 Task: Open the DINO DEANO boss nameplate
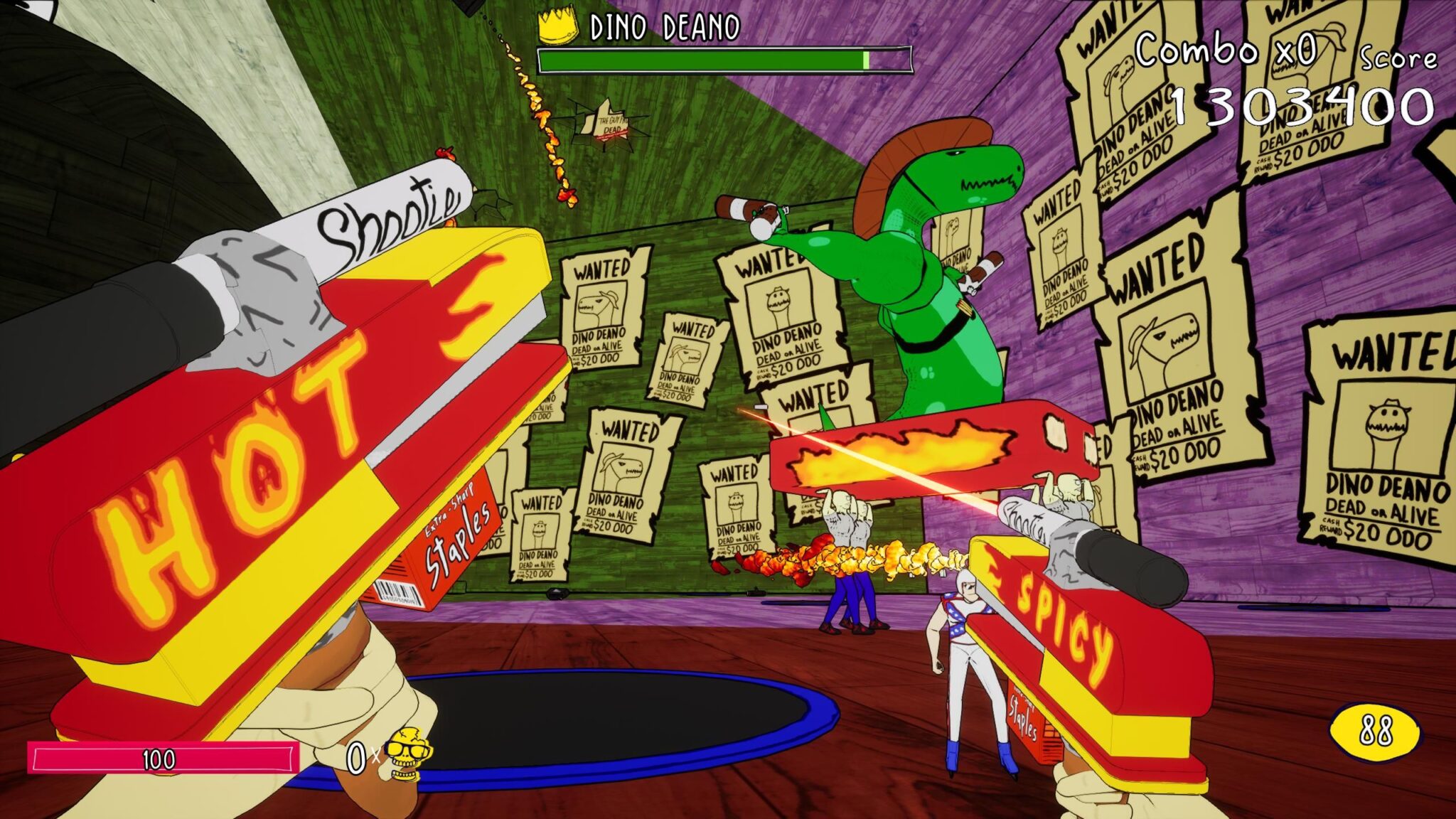point(665,27)
